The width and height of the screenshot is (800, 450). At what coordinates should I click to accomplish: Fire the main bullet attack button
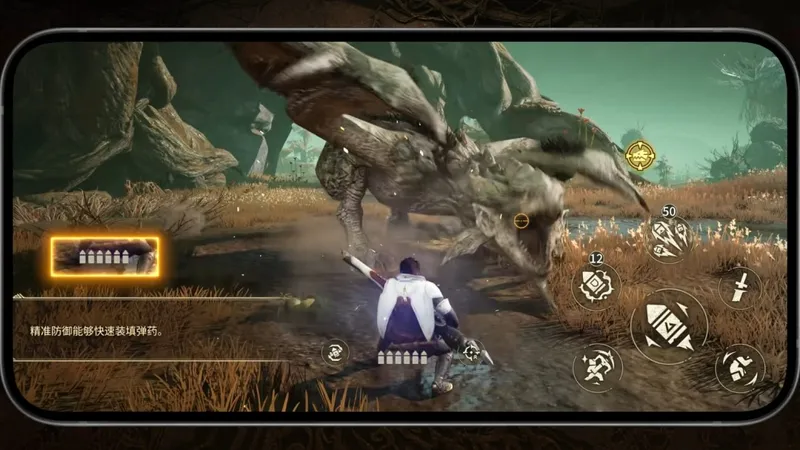tap(668, 326)
